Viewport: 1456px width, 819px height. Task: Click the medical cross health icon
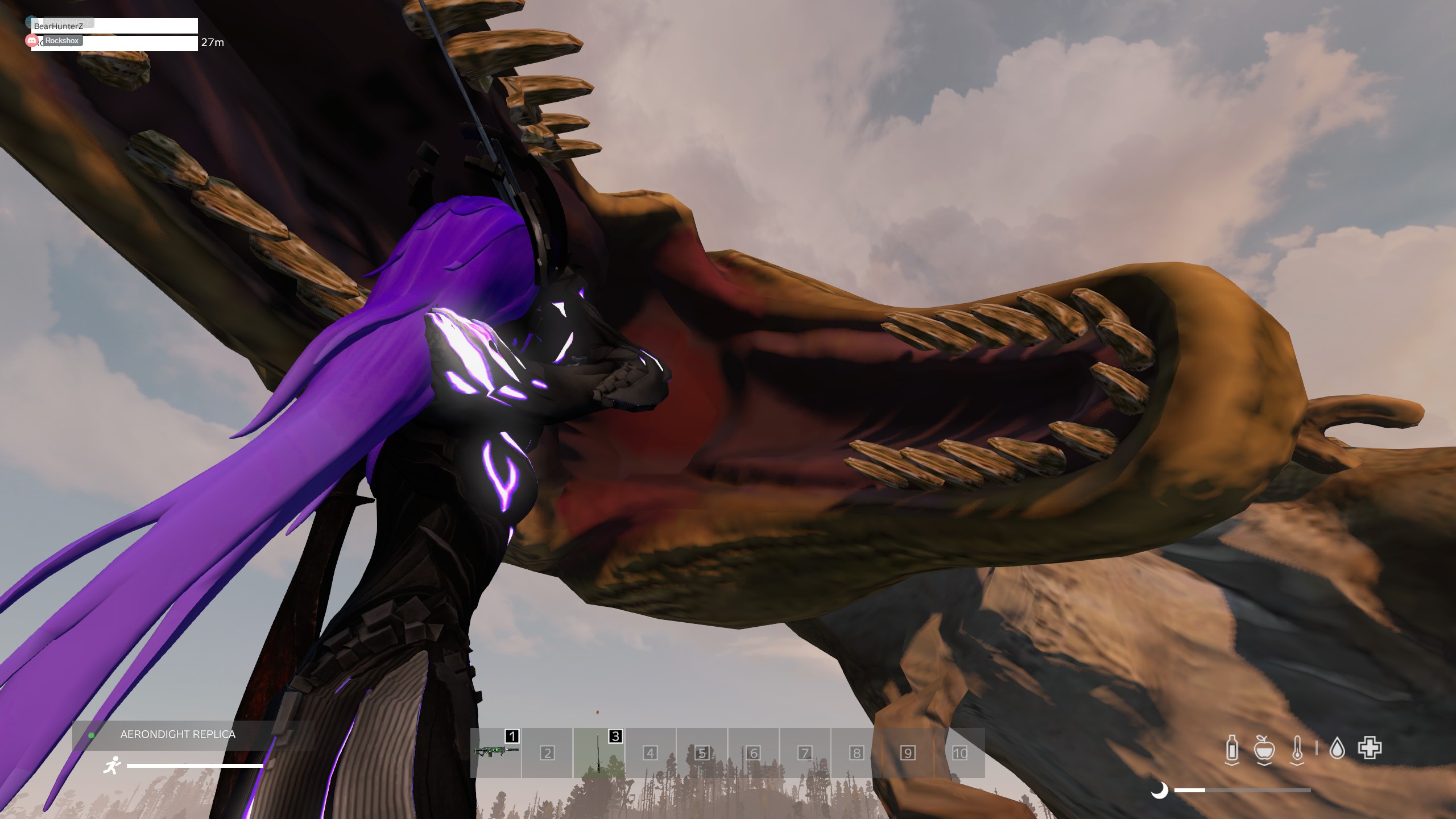(x=1370, y=748)
